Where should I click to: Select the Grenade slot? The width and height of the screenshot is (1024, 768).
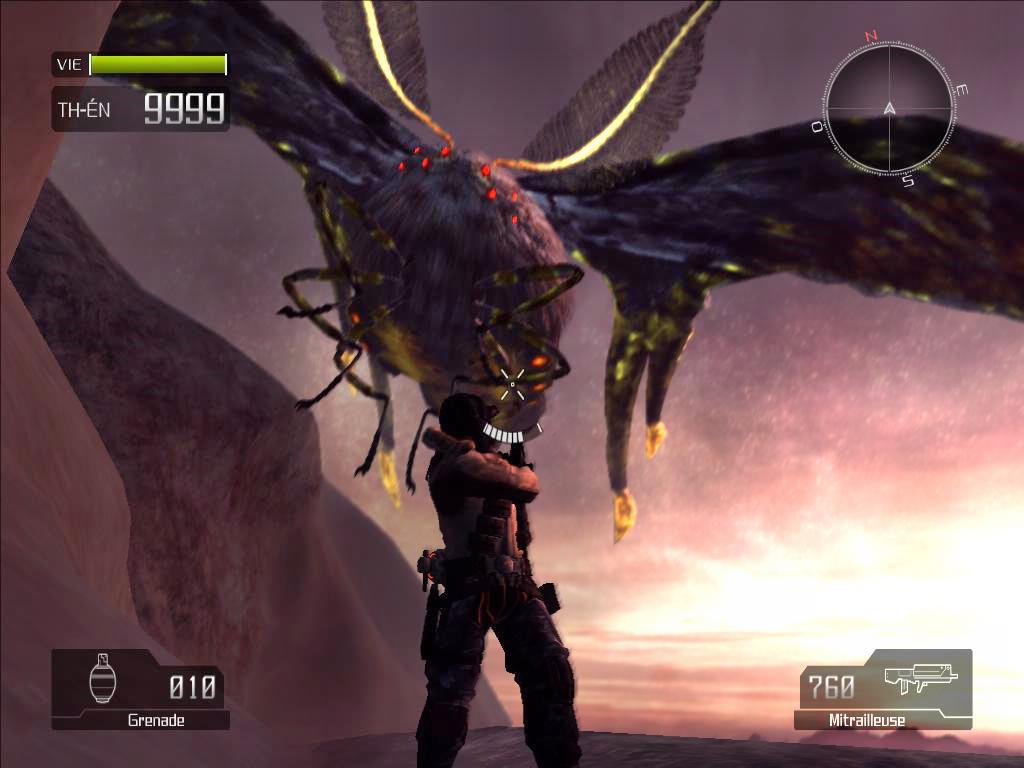140,689
